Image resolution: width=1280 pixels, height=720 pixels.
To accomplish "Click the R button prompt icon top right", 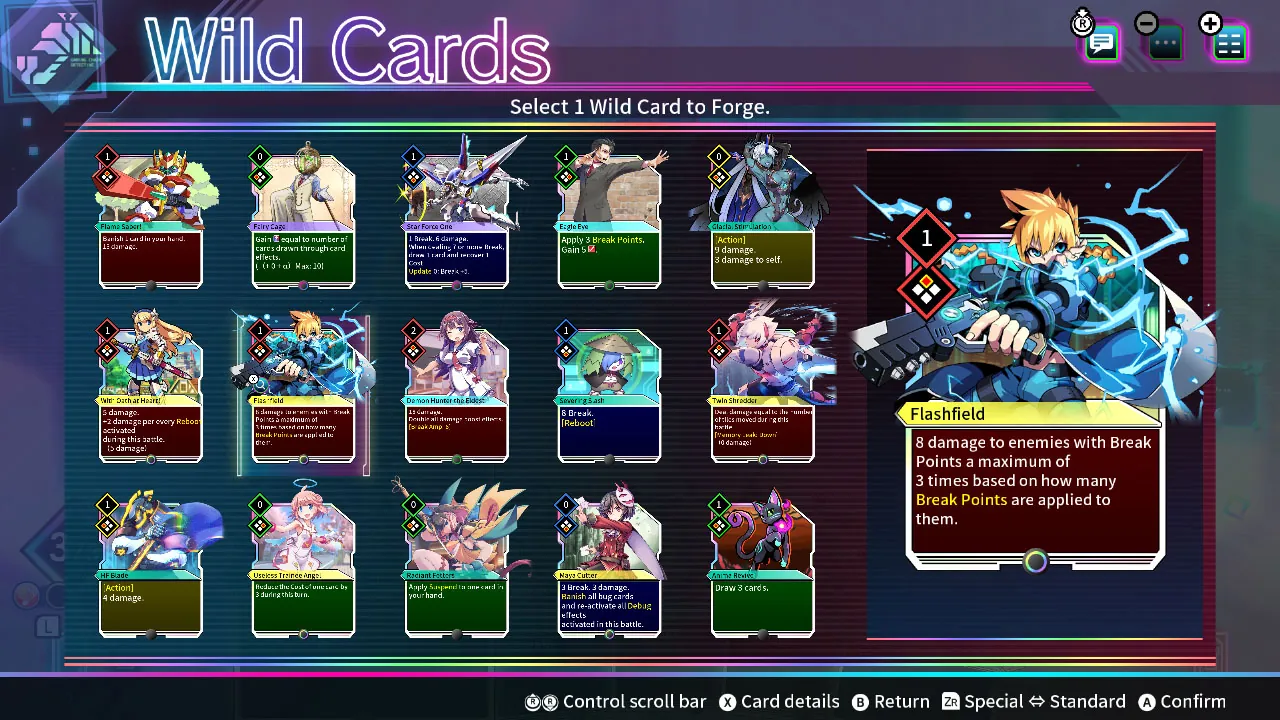I will pyautogui.click(x=1083, y=24).
